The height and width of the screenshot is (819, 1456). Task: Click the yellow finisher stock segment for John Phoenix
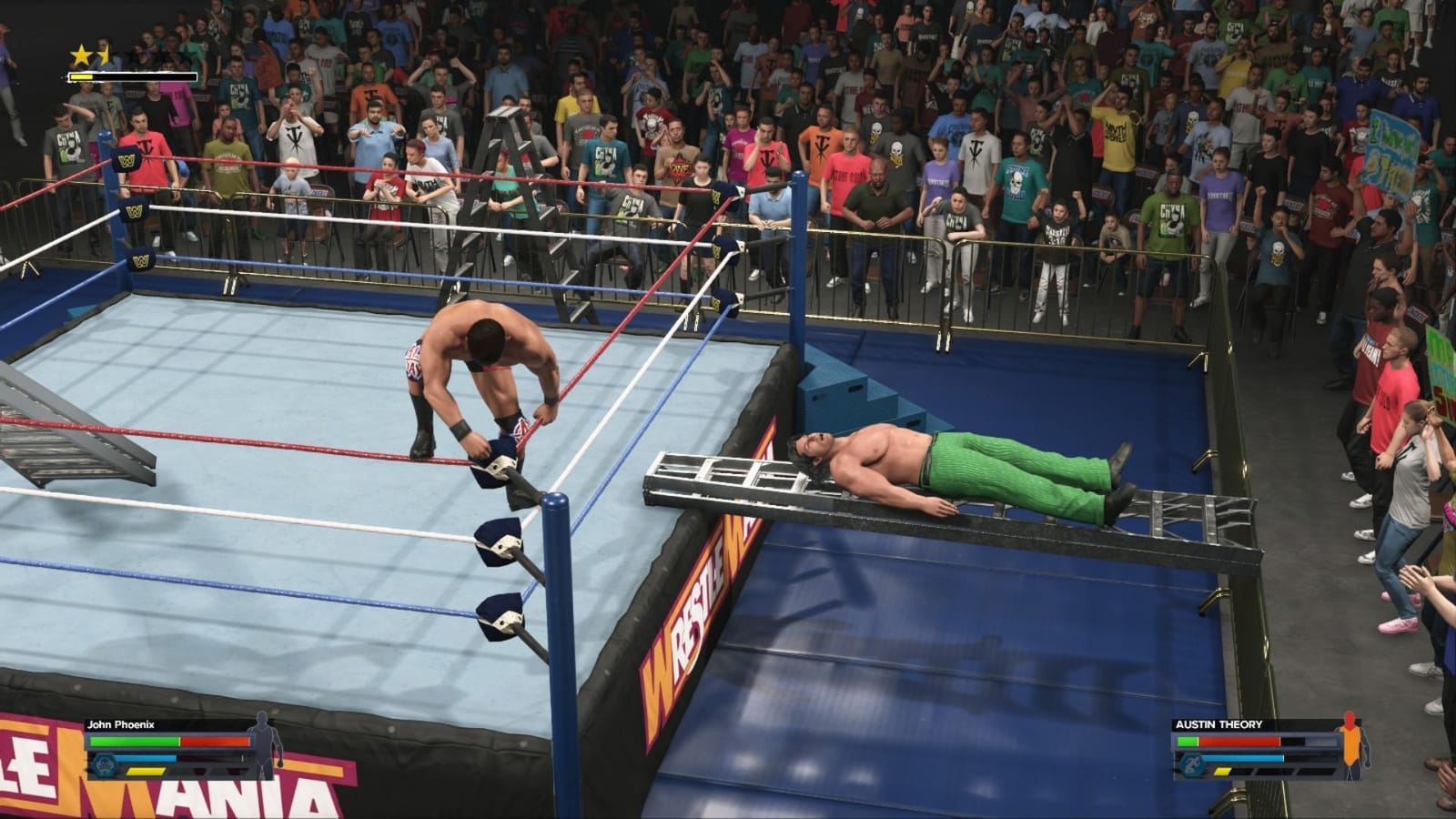pos(146,773)
